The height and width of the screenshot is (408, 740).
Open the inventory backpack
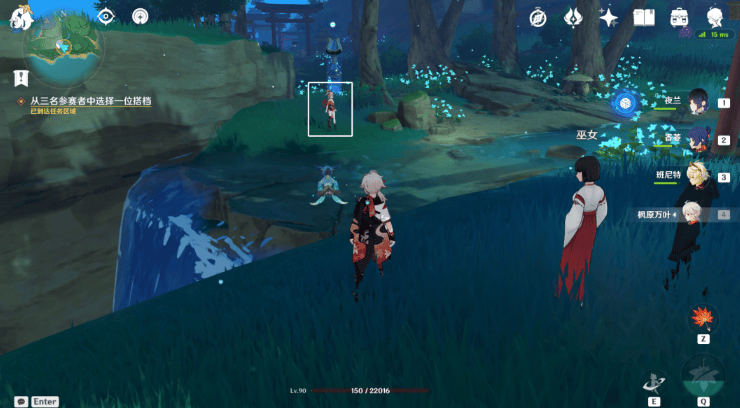click(x=680, y=17)
